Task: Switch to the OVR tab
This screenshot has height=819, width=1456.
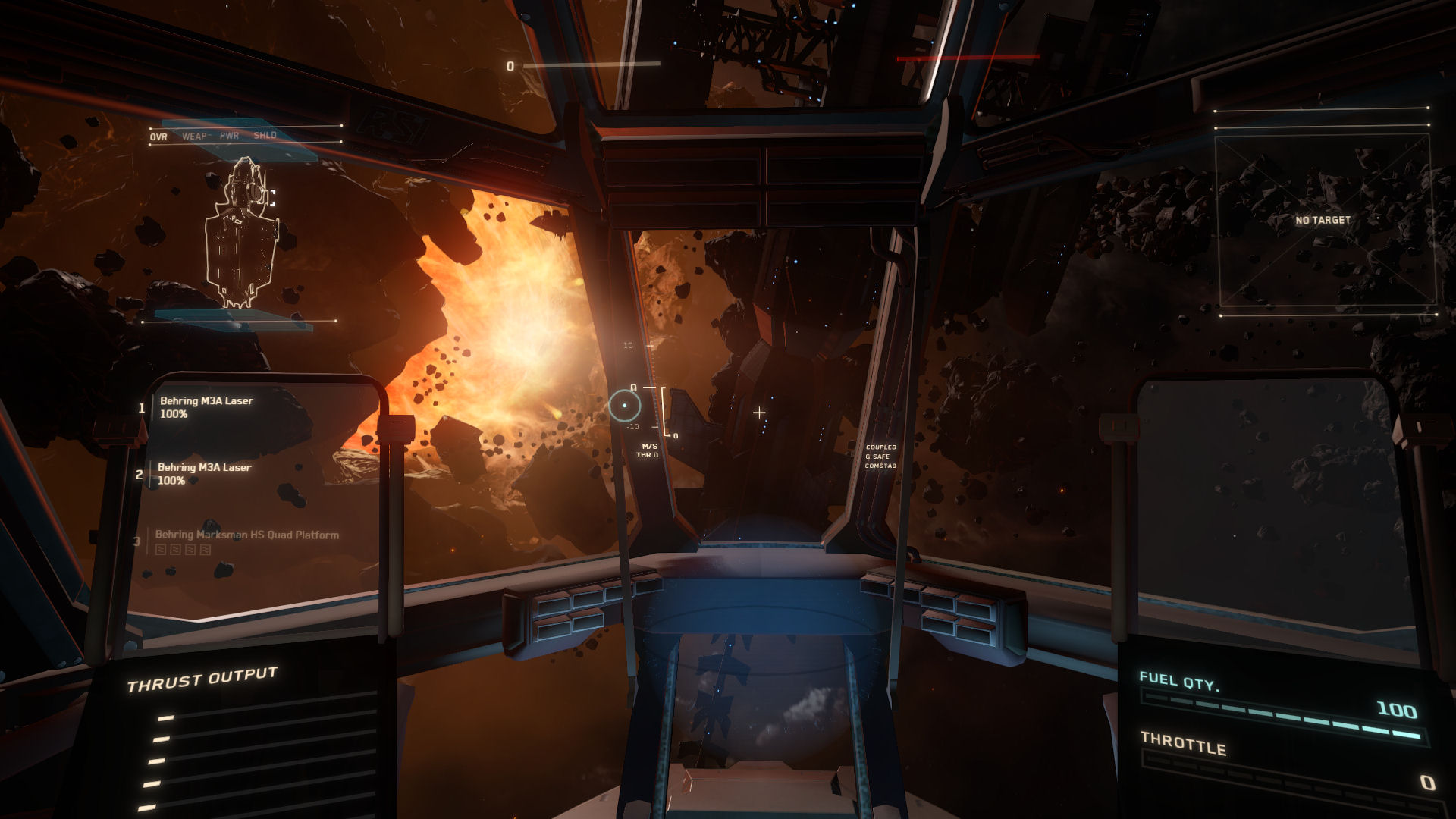Action: [x=158, y=136]
